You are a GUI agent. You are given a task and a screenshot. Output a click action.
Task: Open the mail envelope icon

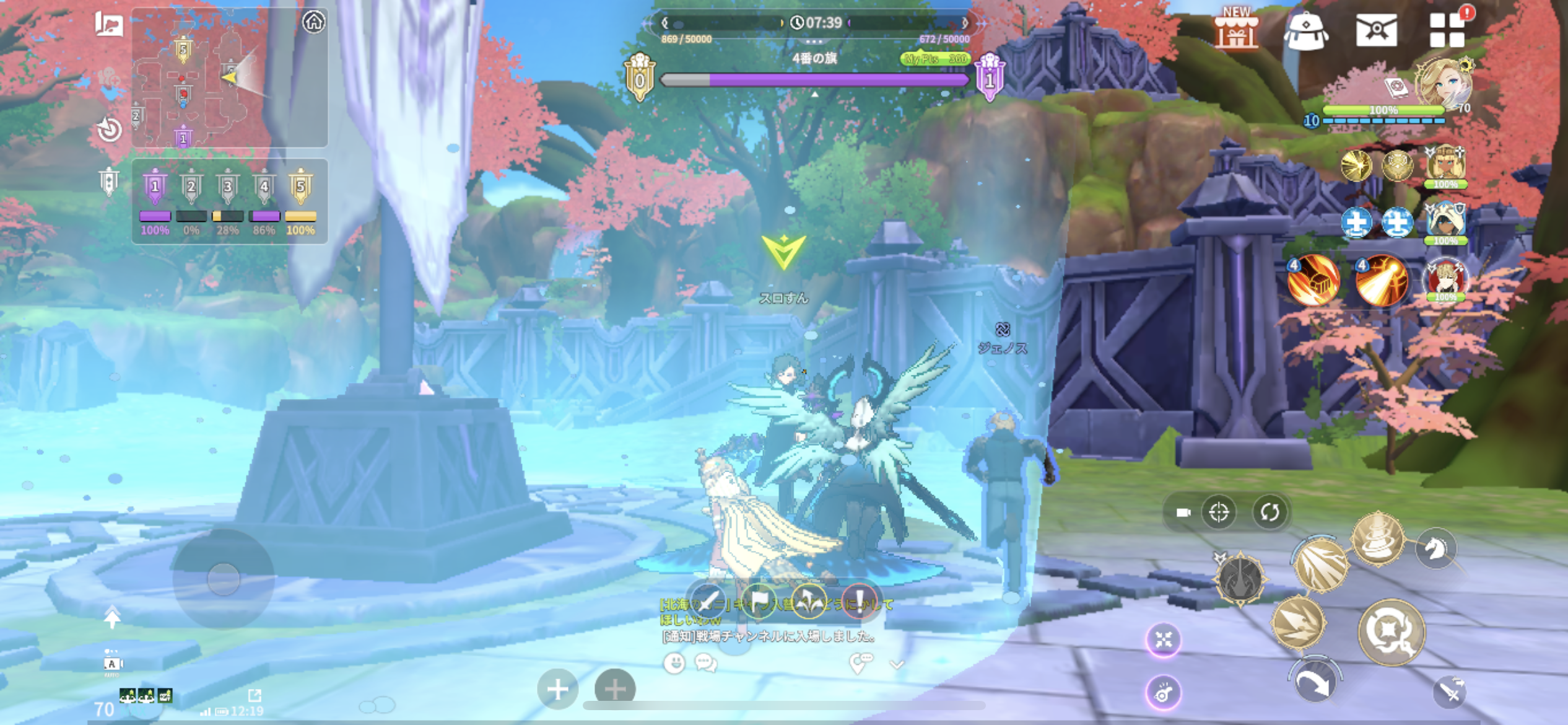1376,30
